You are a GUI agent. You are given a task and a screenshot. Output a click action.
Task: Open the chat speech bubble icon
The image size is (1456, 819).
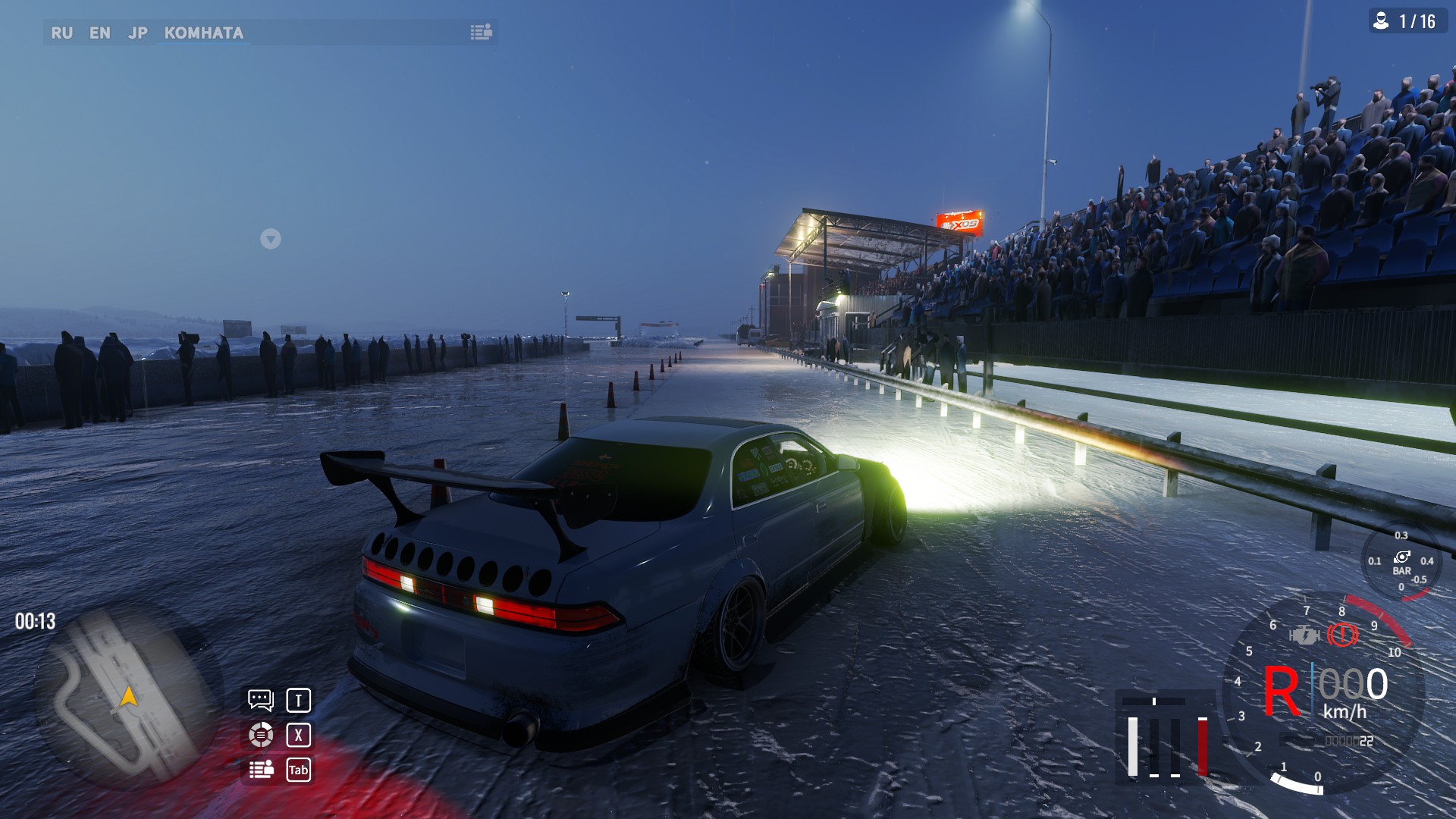[x=260, y=699]
